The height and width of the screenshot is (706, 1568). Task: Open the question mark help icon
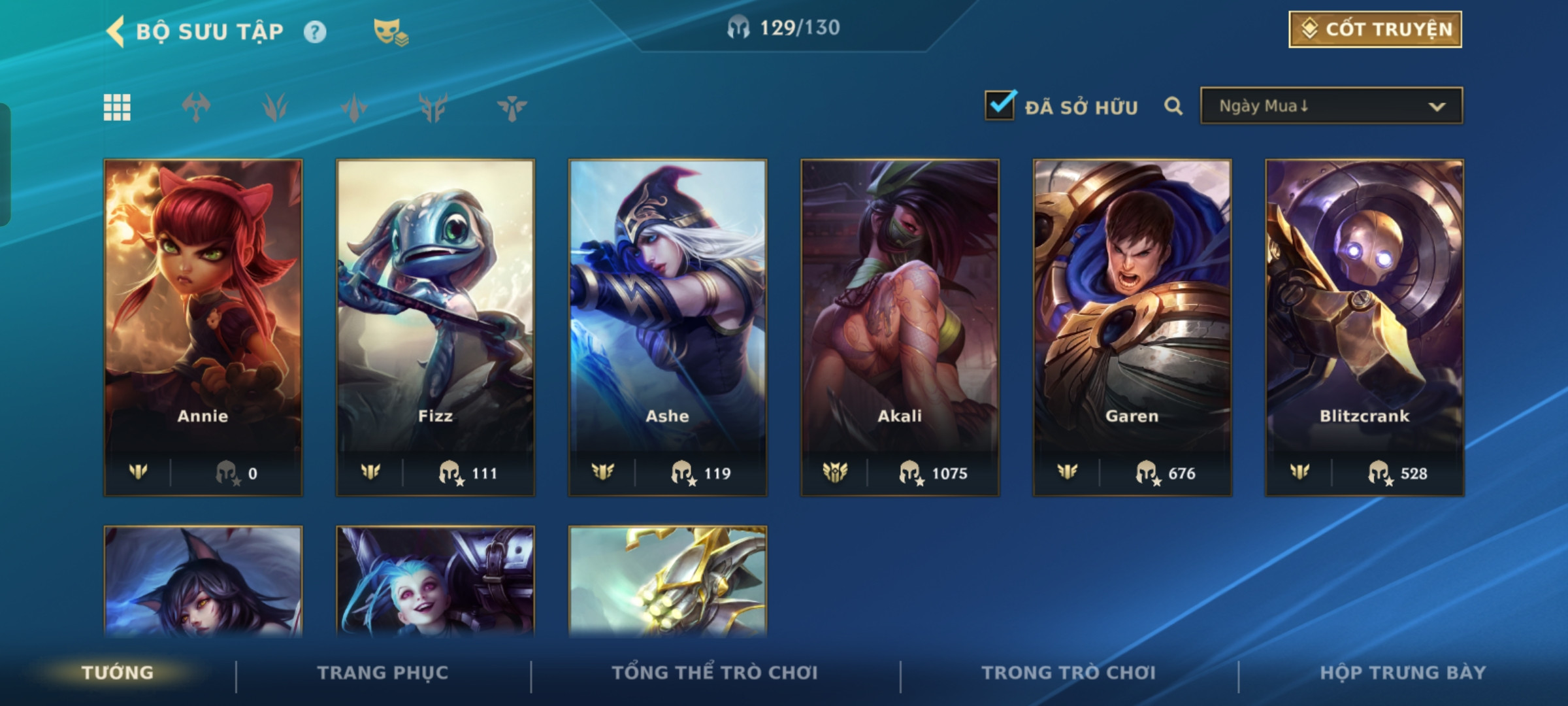[x=315, y=32]
